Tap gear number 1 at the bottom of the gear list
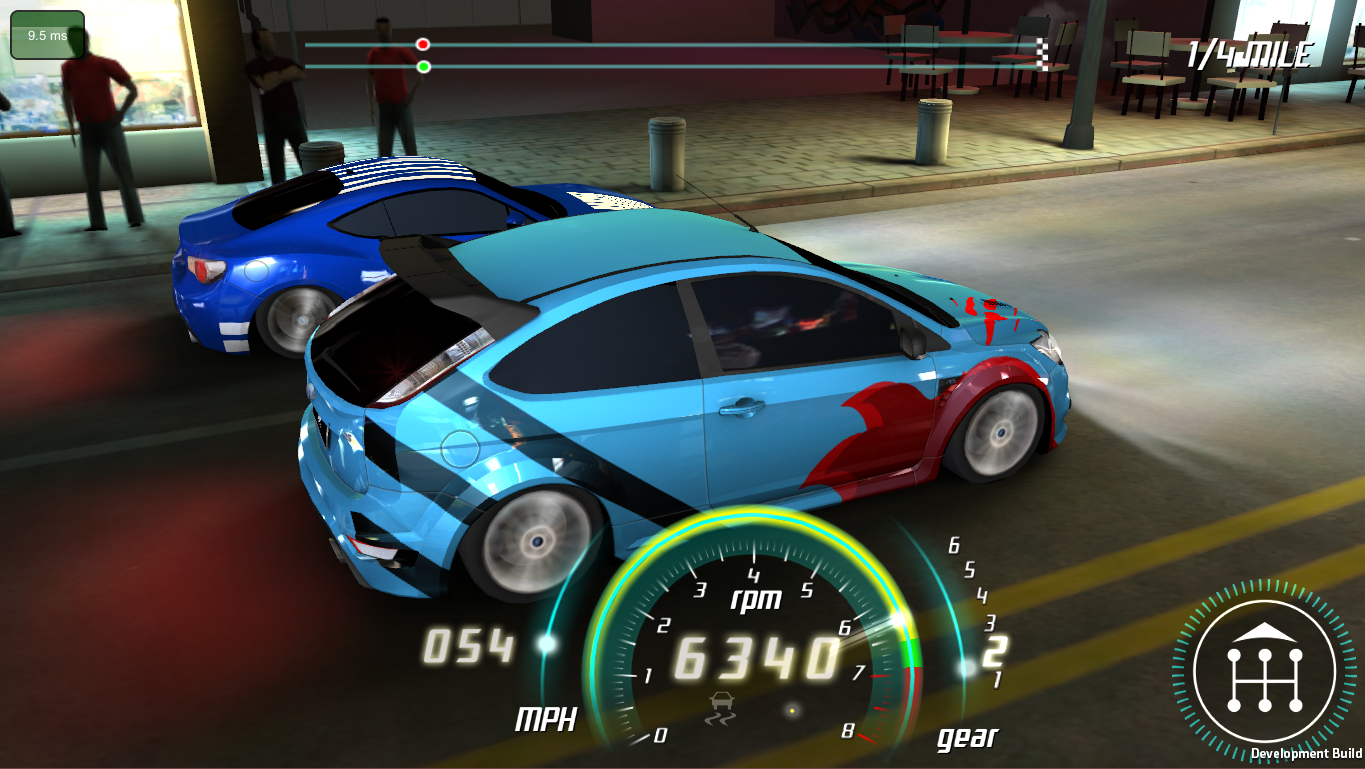Screen dimensions: 1365x769 pos(997,677)
